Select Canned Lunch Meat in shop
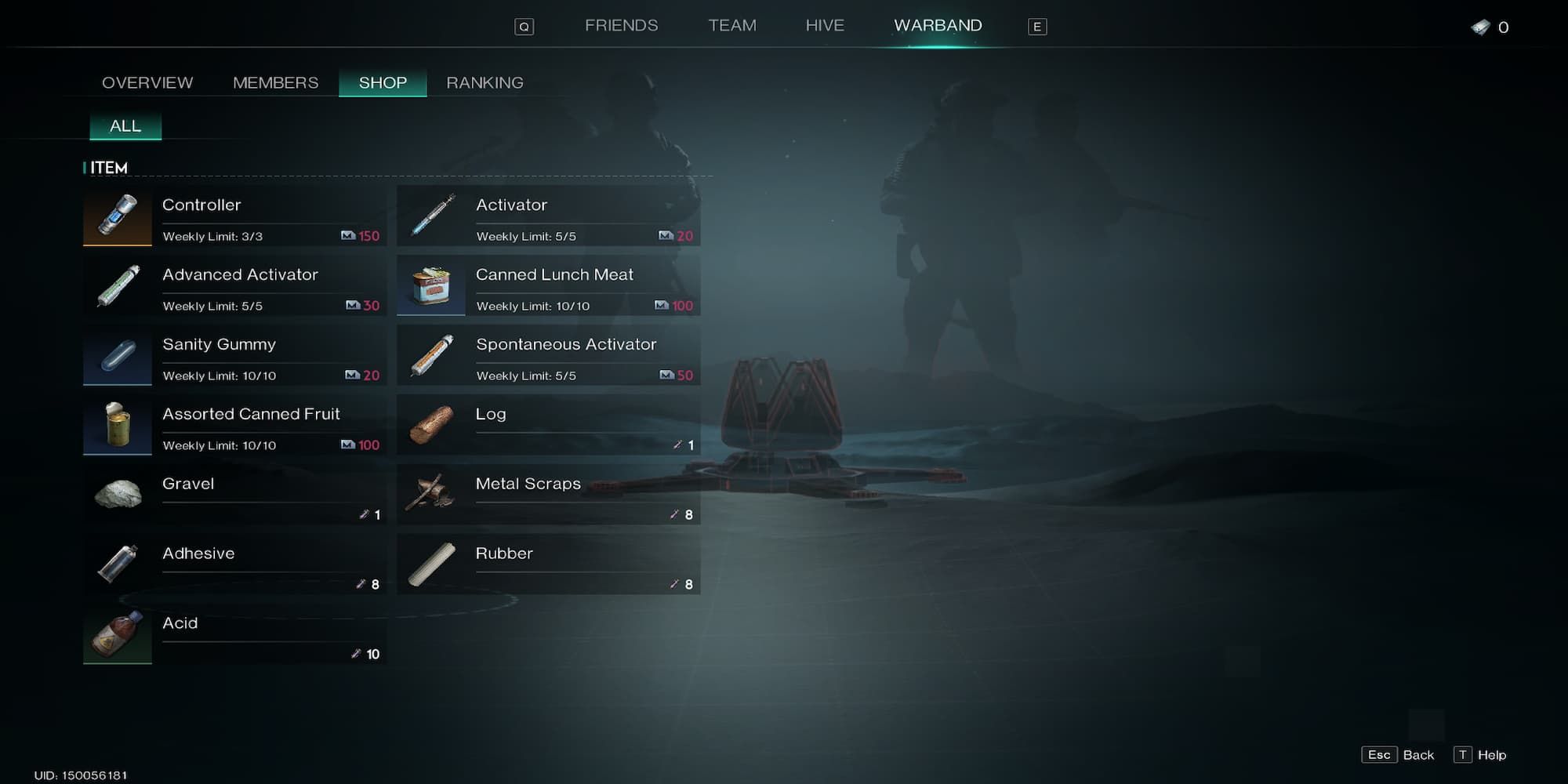This screenshot has width=1568, height=784. tap(548, 285)
